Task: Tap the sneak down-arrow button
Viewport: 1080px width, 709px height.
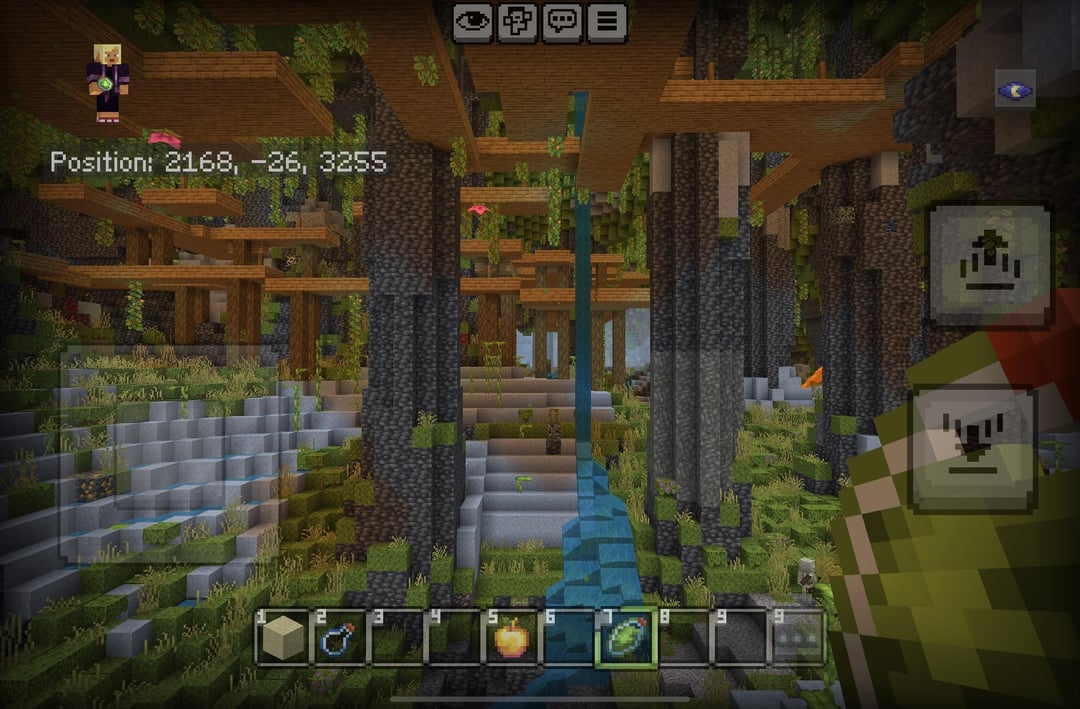Action: click(x=973, y=443)
